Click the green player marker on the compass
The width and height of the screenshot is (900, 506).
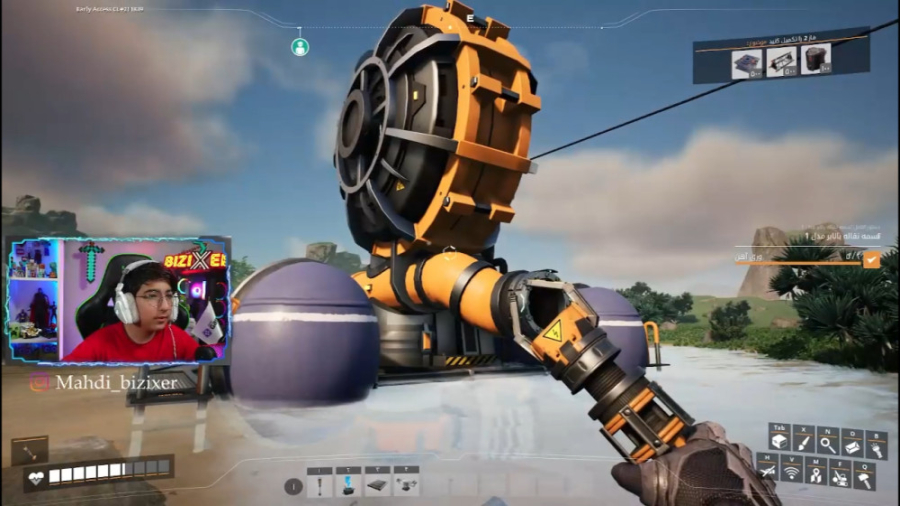pyautogui.click(x=300, y=46)
